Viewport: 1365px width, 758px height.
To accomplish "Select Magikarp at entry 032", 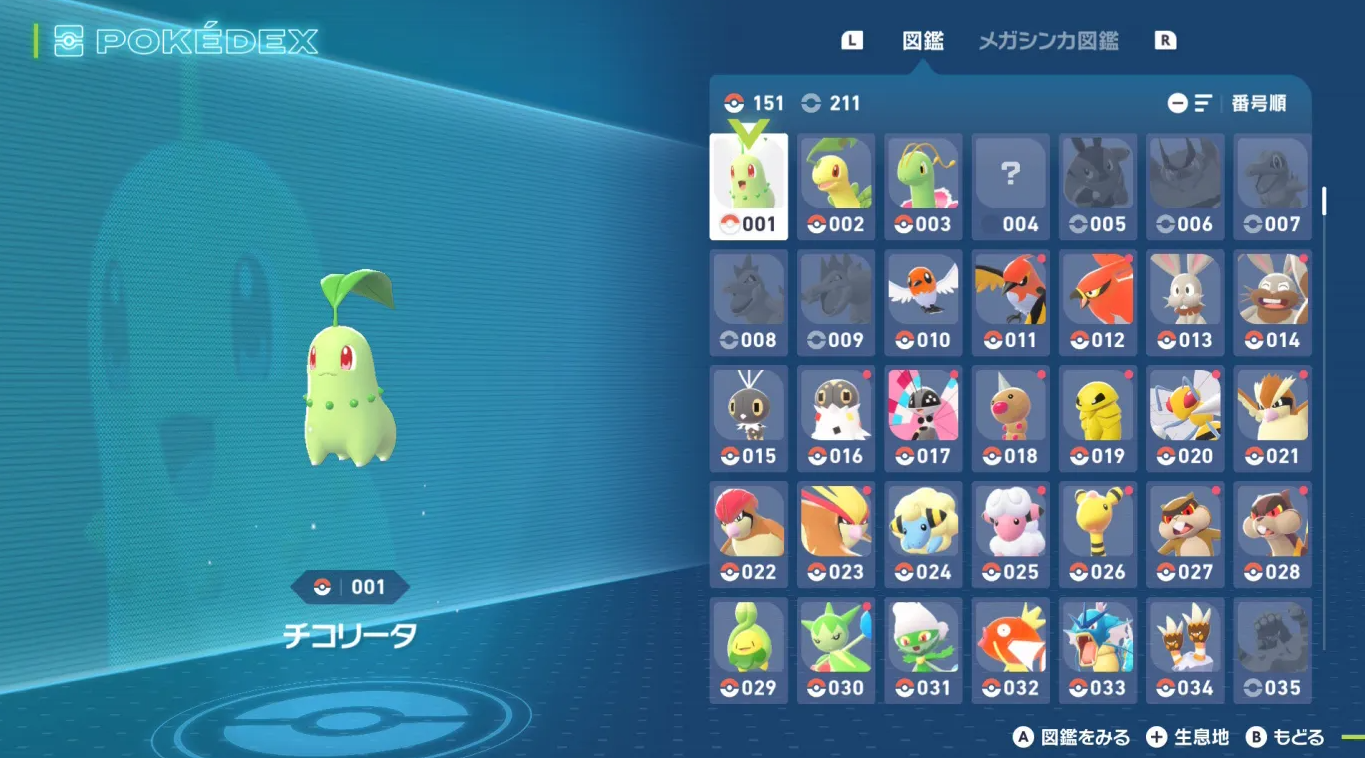I will click(x=1009, y=651).
